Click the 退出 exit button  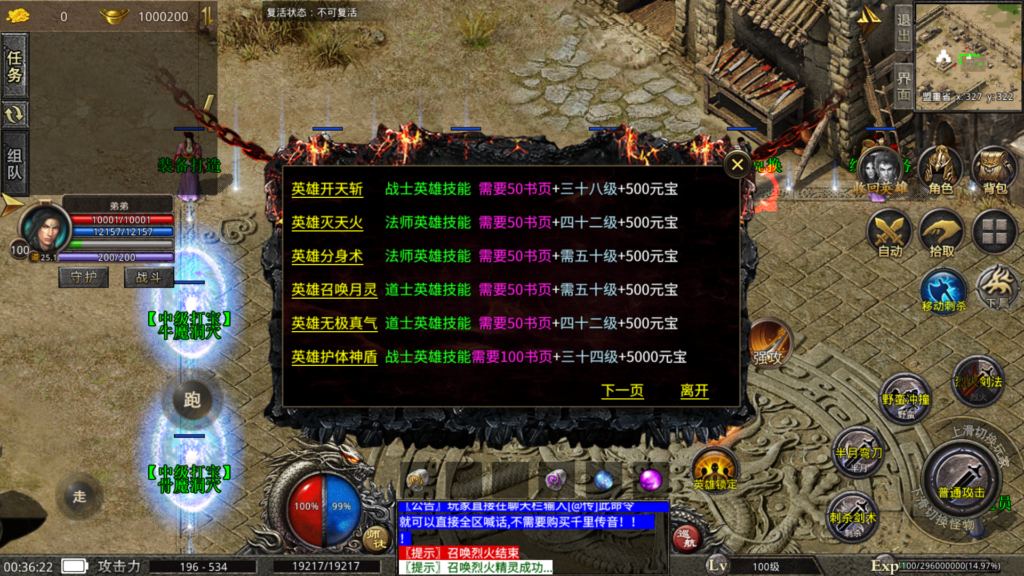[903, 29]
